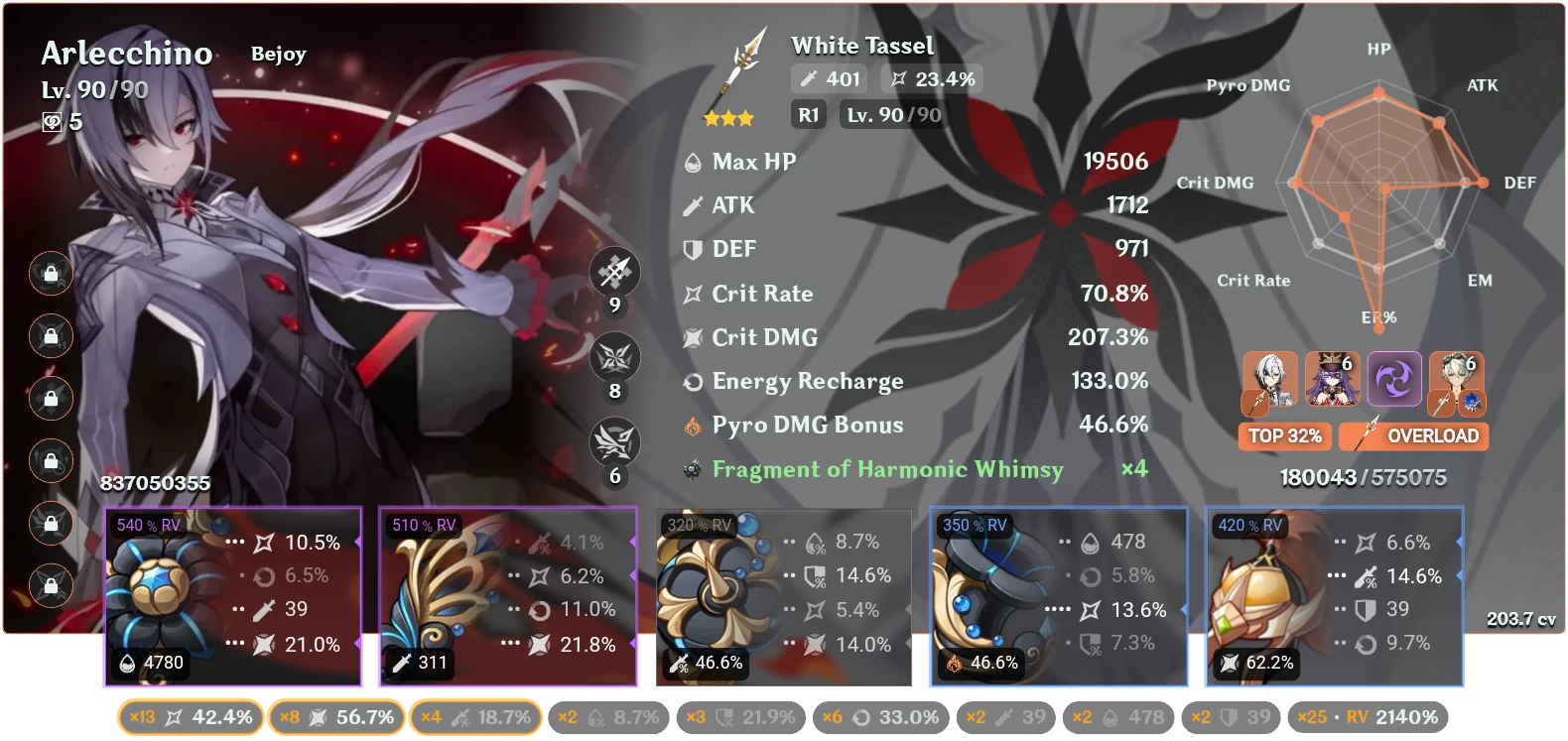
Task: Expand the plume artifact showing 510% RV
Action: click(508, 595)
